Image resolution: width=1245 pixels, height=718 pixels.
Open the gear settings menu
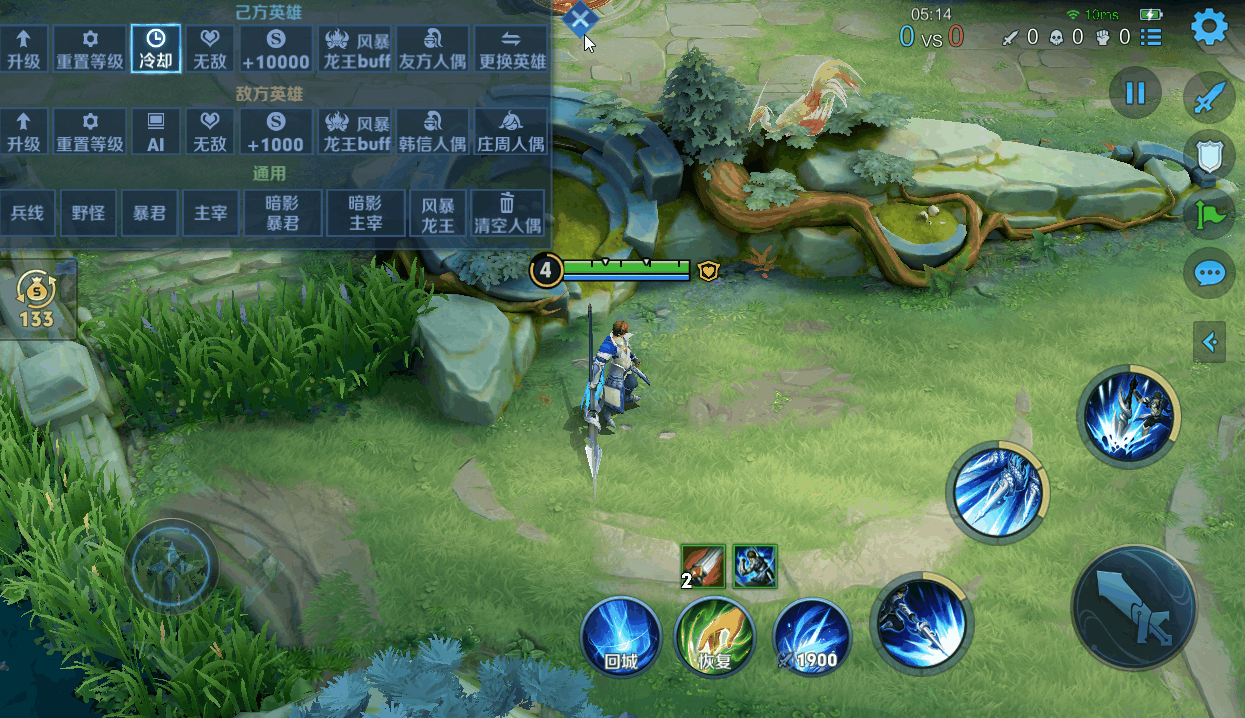[1209, 28]
